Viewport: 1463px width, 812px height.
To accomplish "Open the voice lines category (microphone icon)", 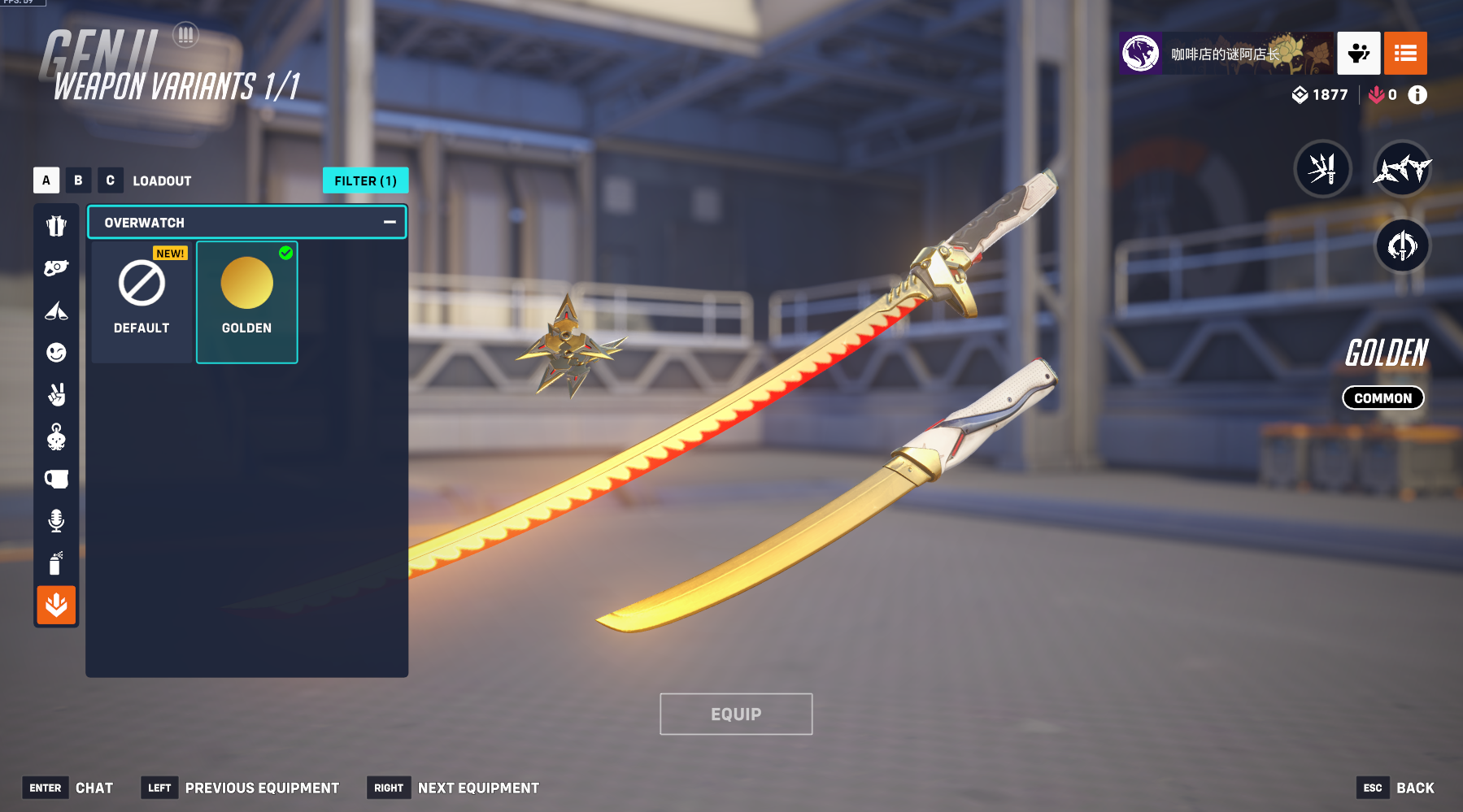I will [x=56, y=521].
